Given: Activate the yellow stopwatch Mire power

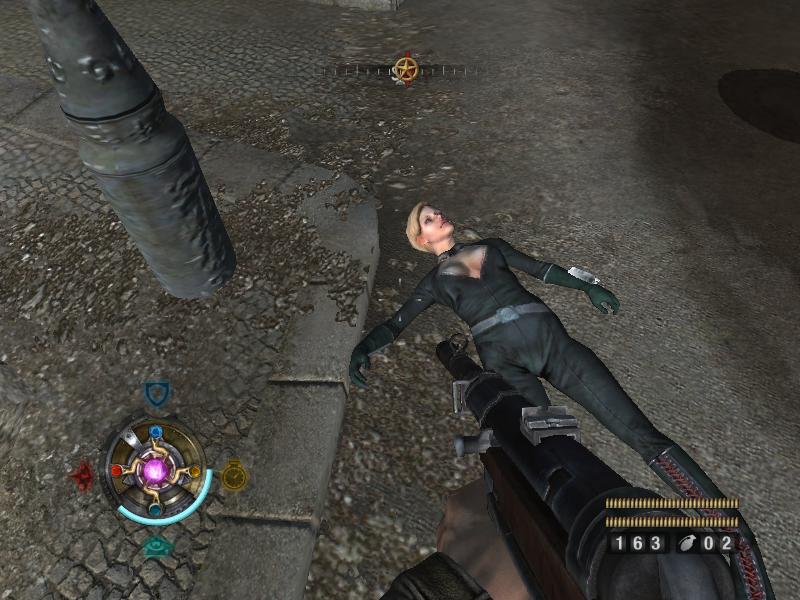Looking at the screenshot, I should tap(233, 473).
